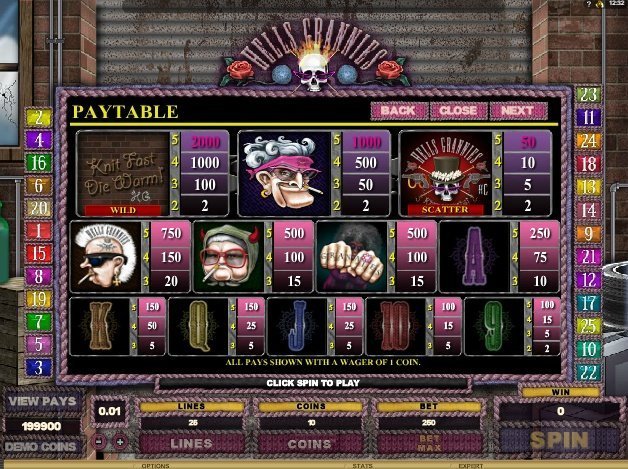Viewport: 628px width, 469px height.
Task: Click the View Pays button
Action: pos(41,402)
